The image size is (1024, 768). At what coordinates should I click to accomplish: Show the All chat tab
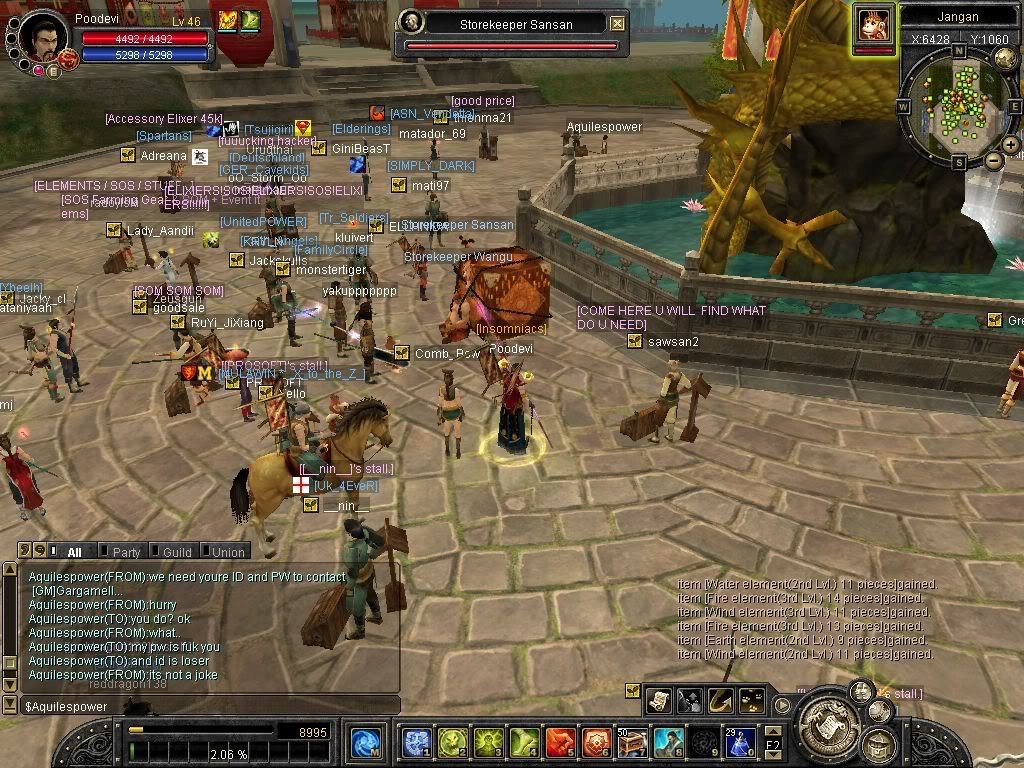pos(74,551)
